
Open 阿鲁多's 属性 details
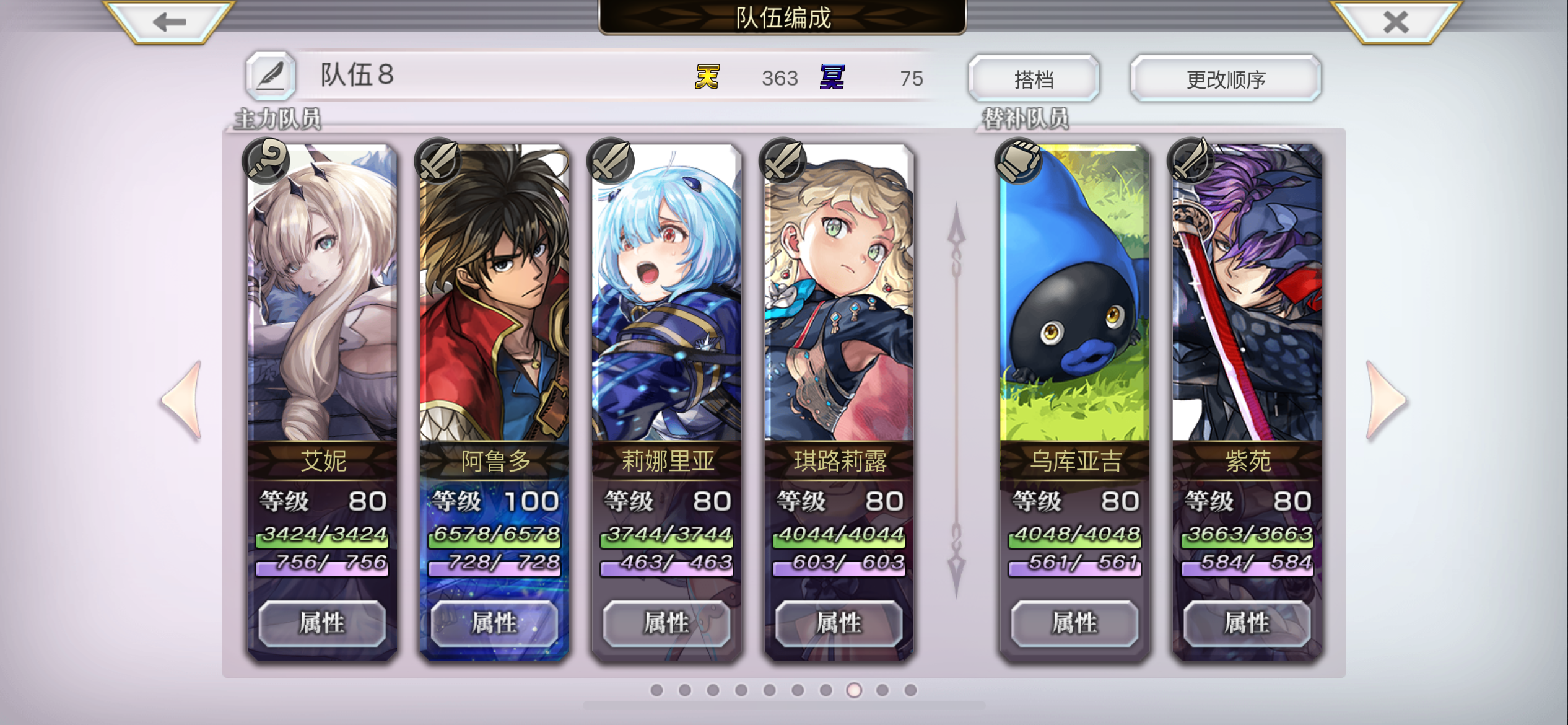(x=494, y=624)
